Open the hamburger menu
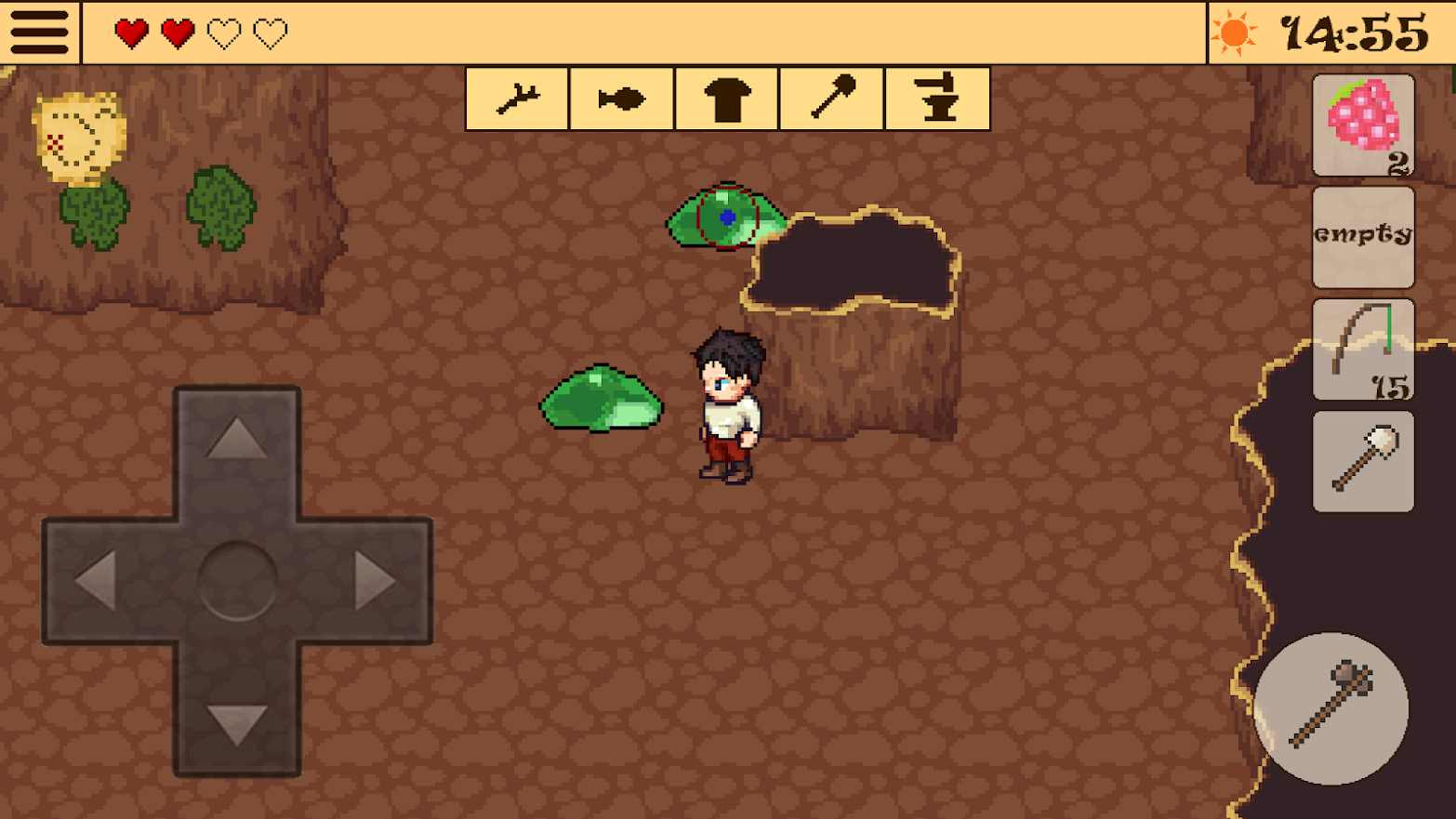The width and height of the screenshot is (1456, 819). [38, 31]
